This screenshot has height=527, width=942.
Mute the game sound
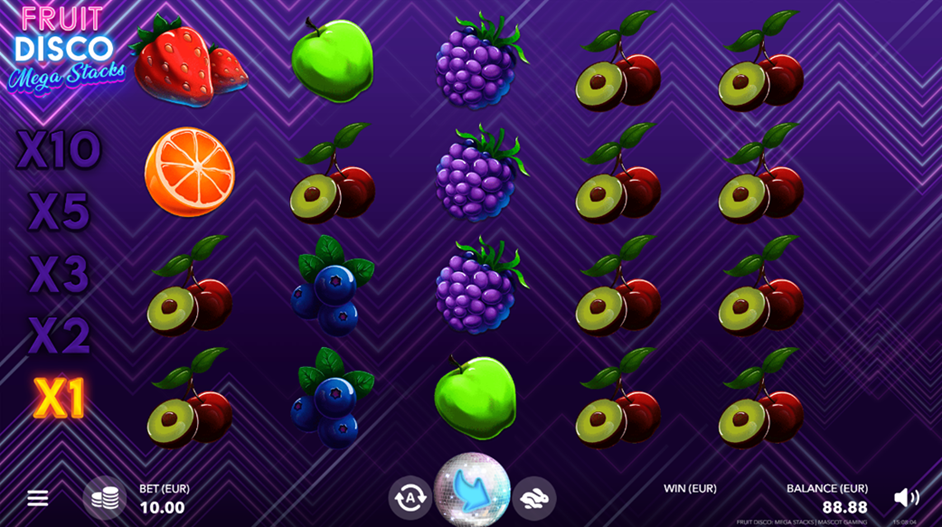[x=906, y=497]
